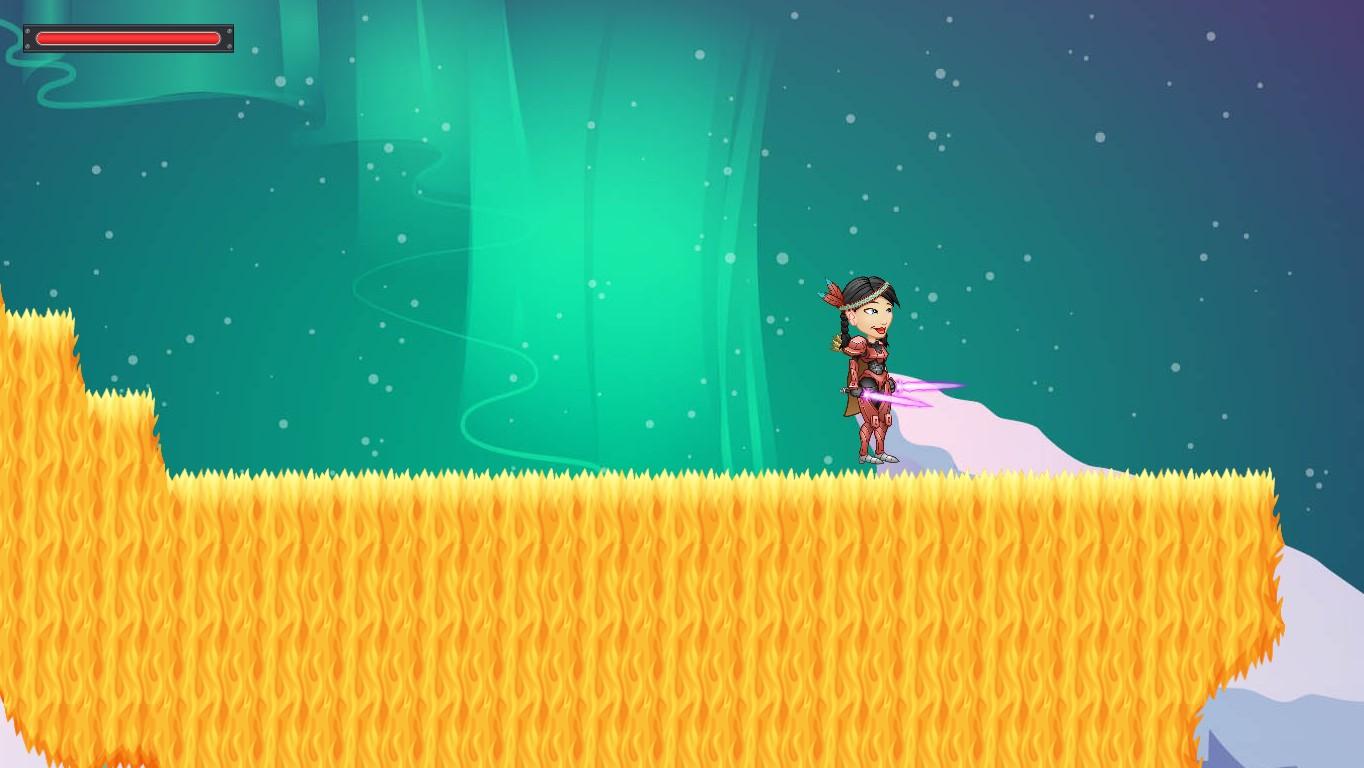This screenshot has height=768, width=1364.
Task: Click the character's braided hair
Action: coord(845,325)
